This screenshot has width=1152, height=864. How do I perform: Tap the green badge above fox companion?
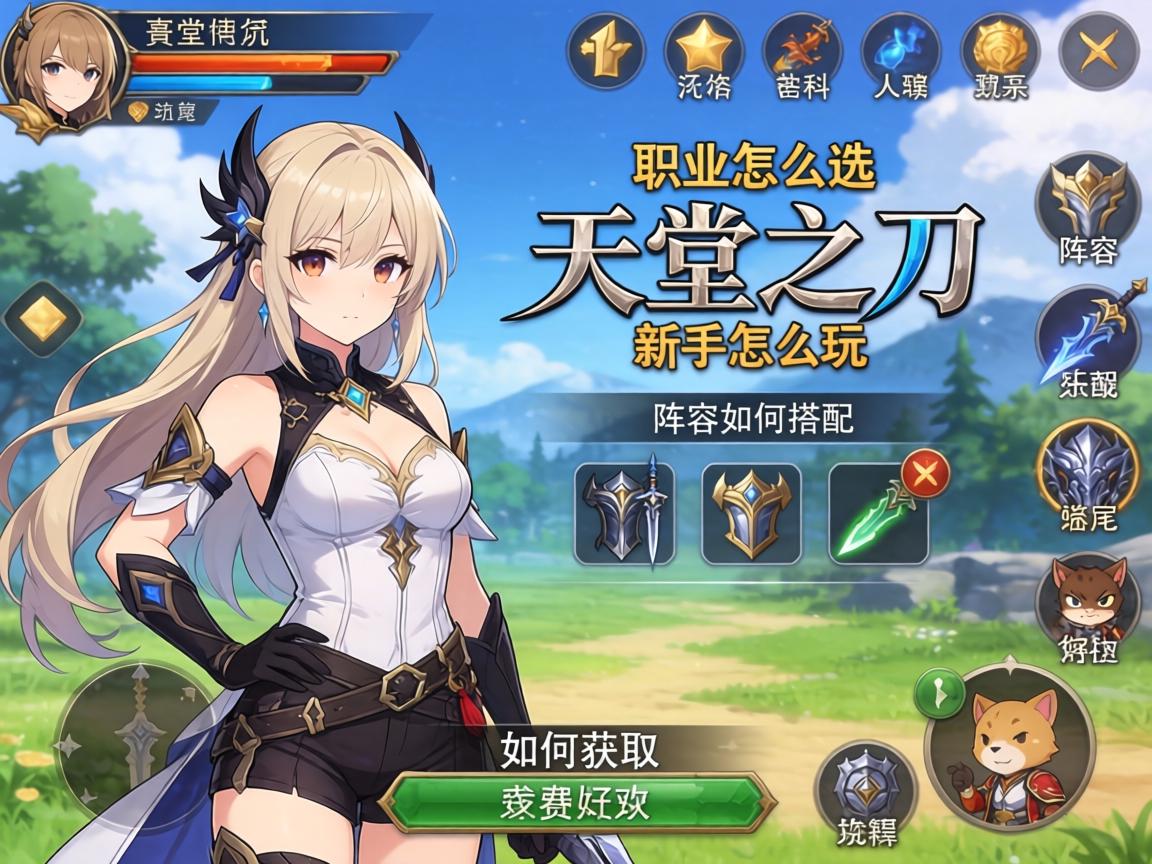[939, 692]
